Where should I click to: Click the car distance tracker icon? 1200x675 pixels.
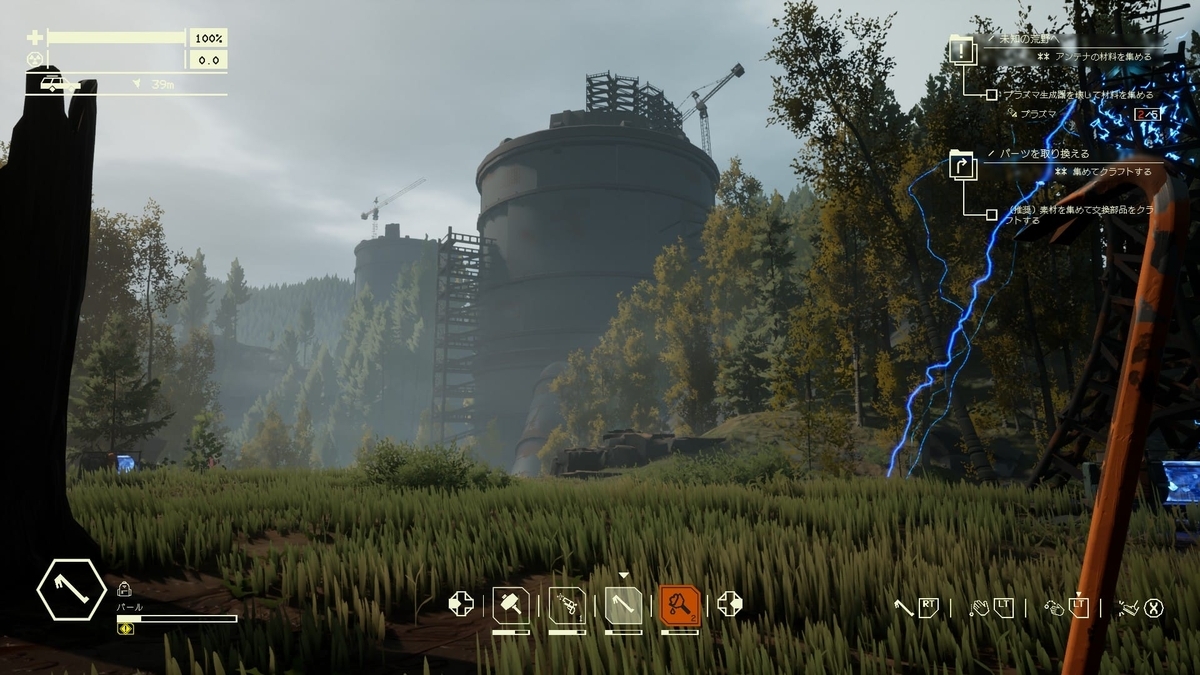coord(54,84)
